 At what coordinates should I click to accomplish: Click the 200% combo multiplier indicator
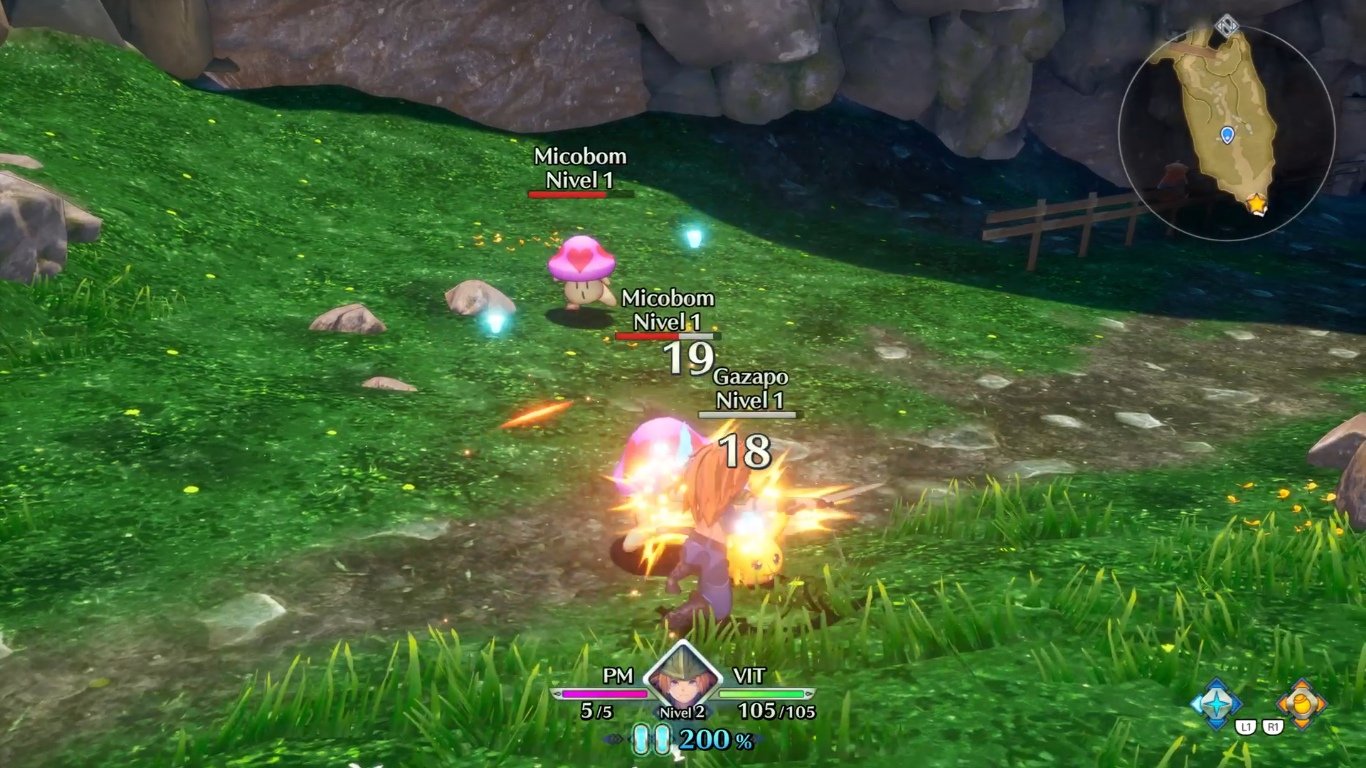pyautogui.click(x=708, y=740)
